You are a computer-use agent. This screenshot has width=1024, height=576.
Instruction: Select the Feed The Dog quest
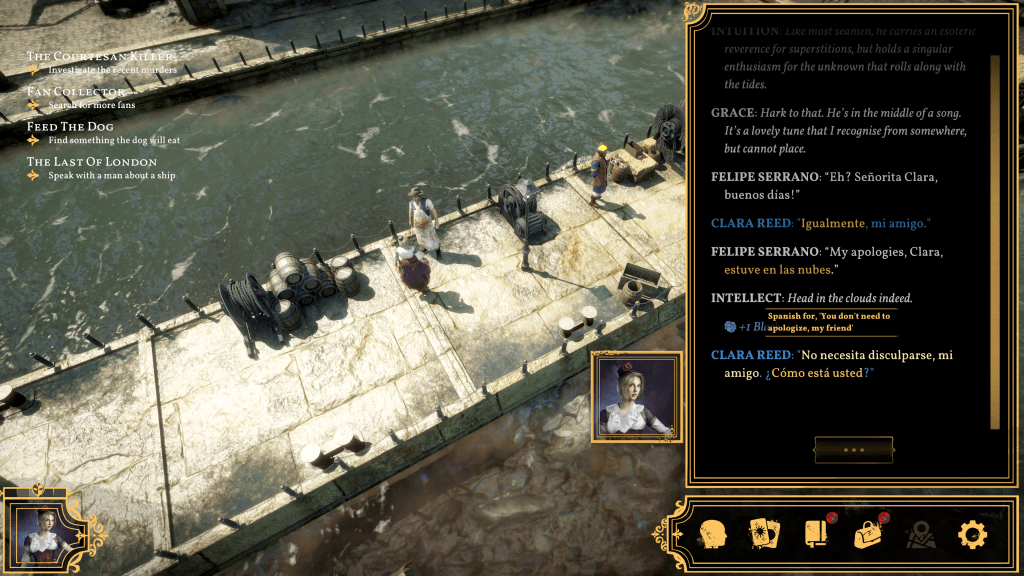pyautogui.click(x=70, y=127)
